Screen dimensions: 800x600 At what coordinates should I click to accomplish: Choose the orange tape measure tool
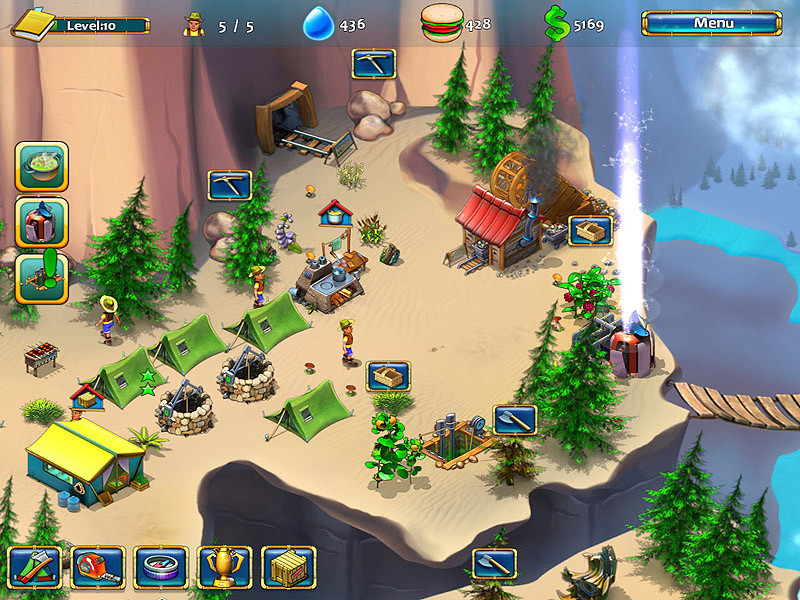98,567
